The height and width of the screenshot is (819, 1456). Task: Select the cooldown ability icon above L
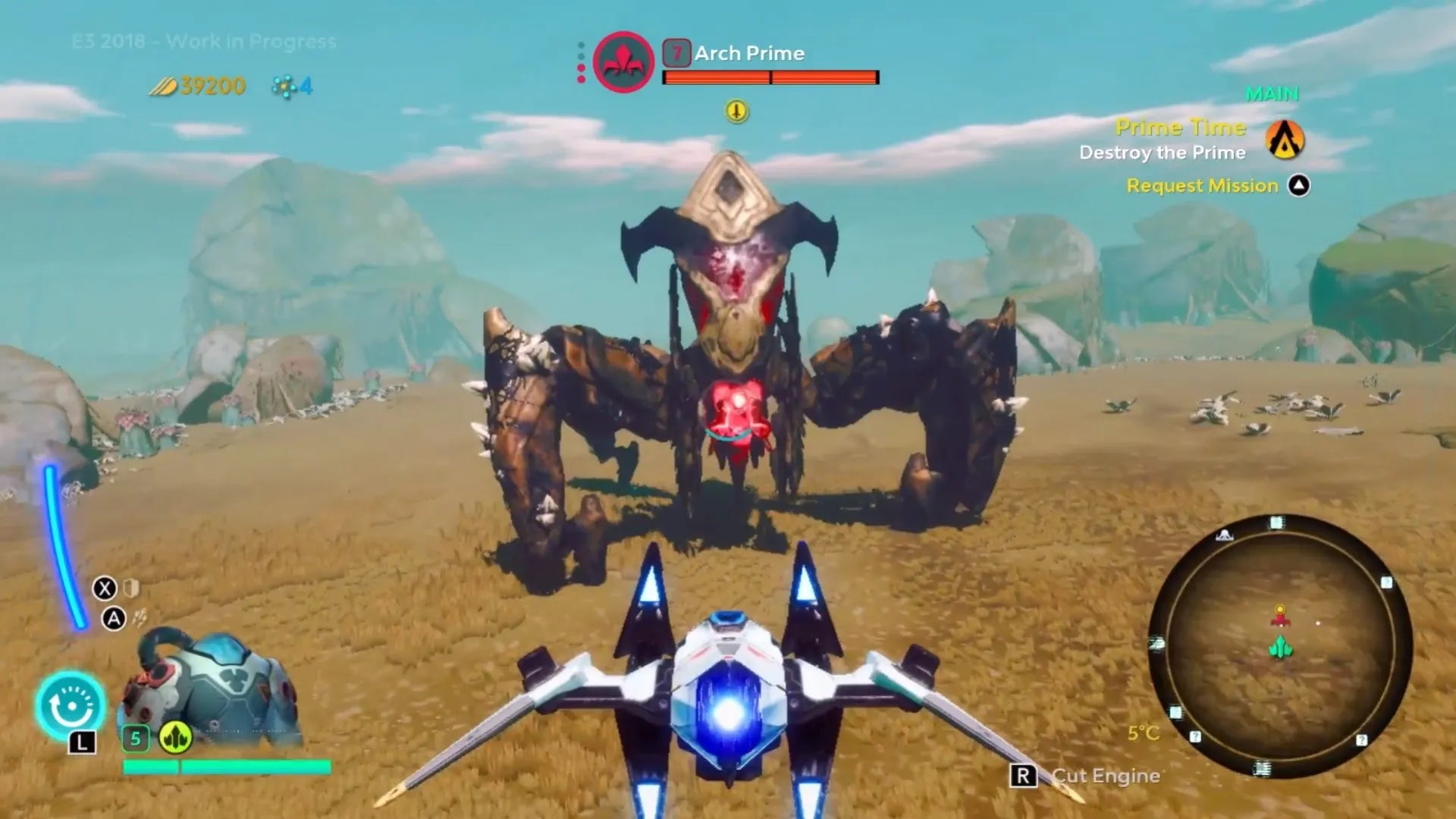(71, 704)
